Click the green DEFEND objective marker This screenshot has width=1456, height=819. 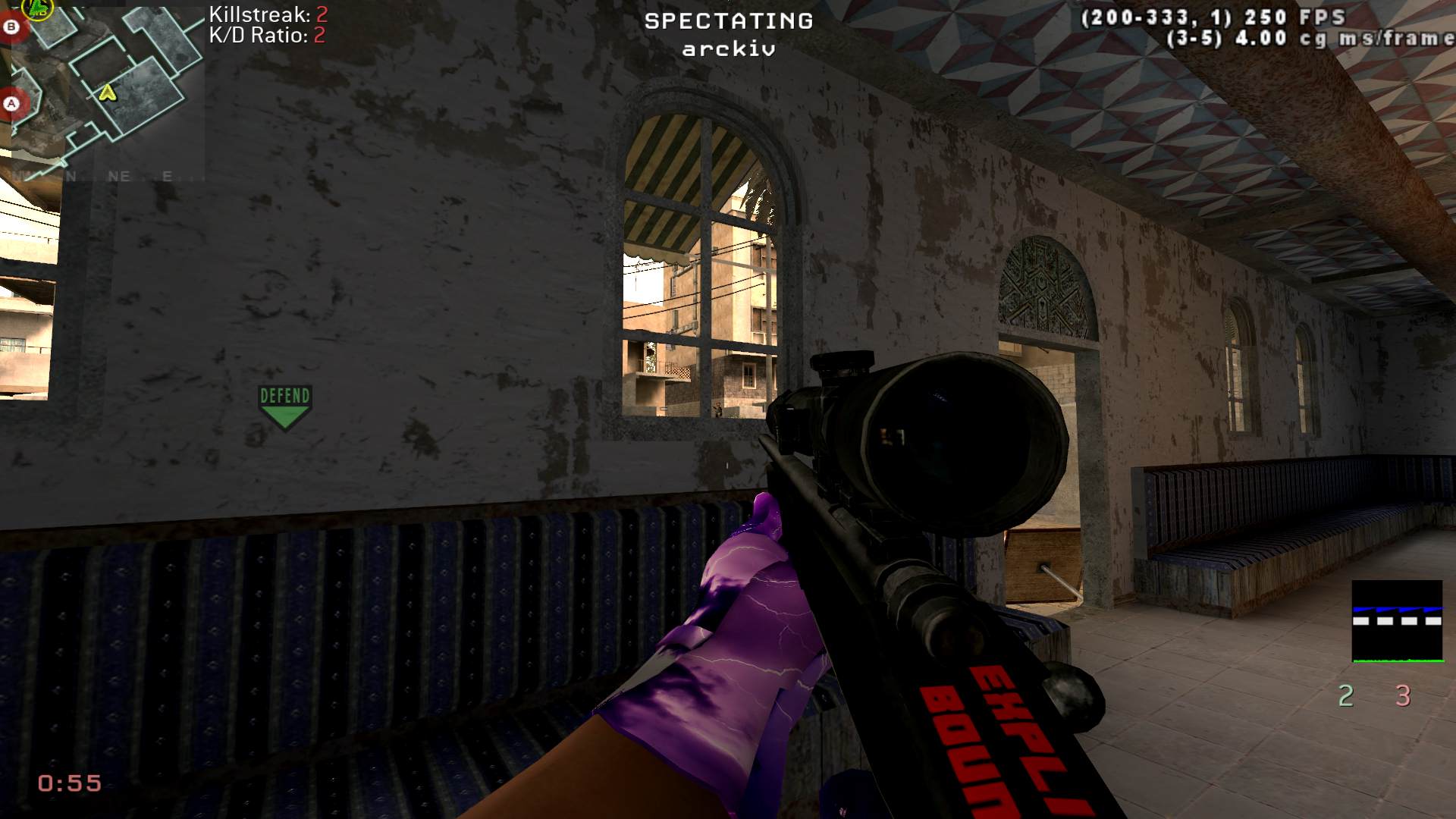(x=284, y=406)
